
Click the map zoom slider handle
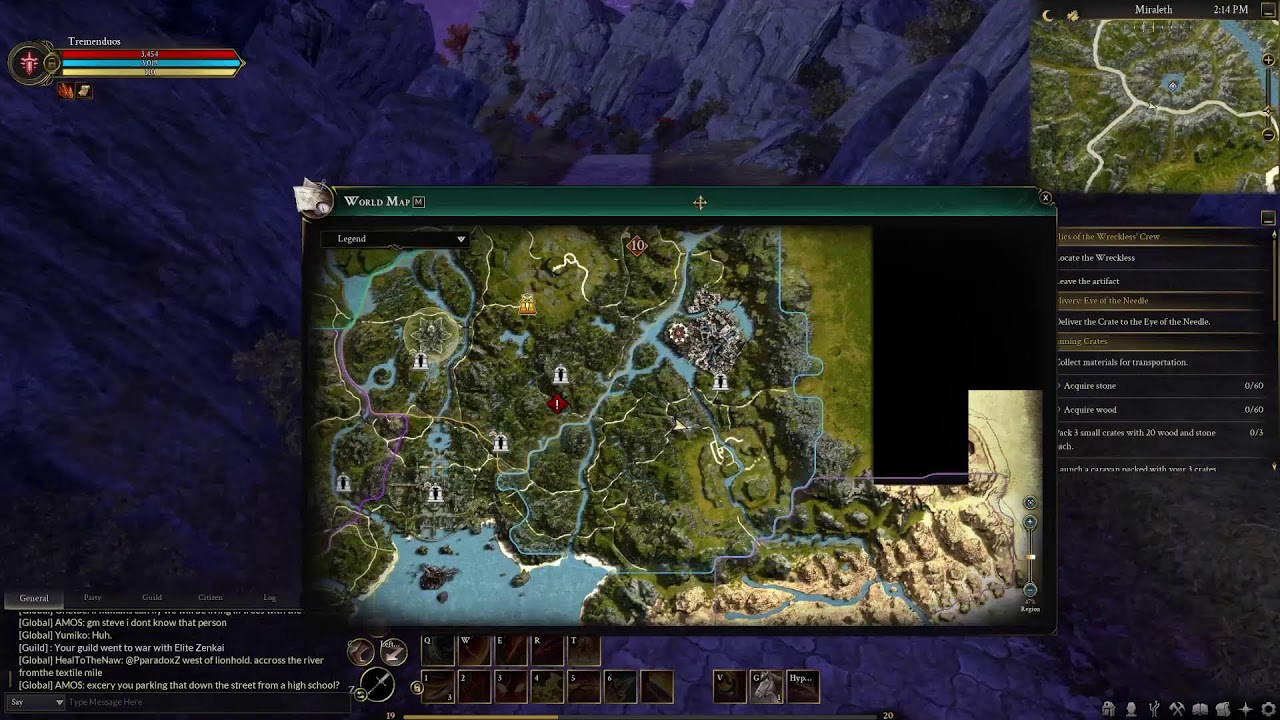click(x=1030, y=557)
